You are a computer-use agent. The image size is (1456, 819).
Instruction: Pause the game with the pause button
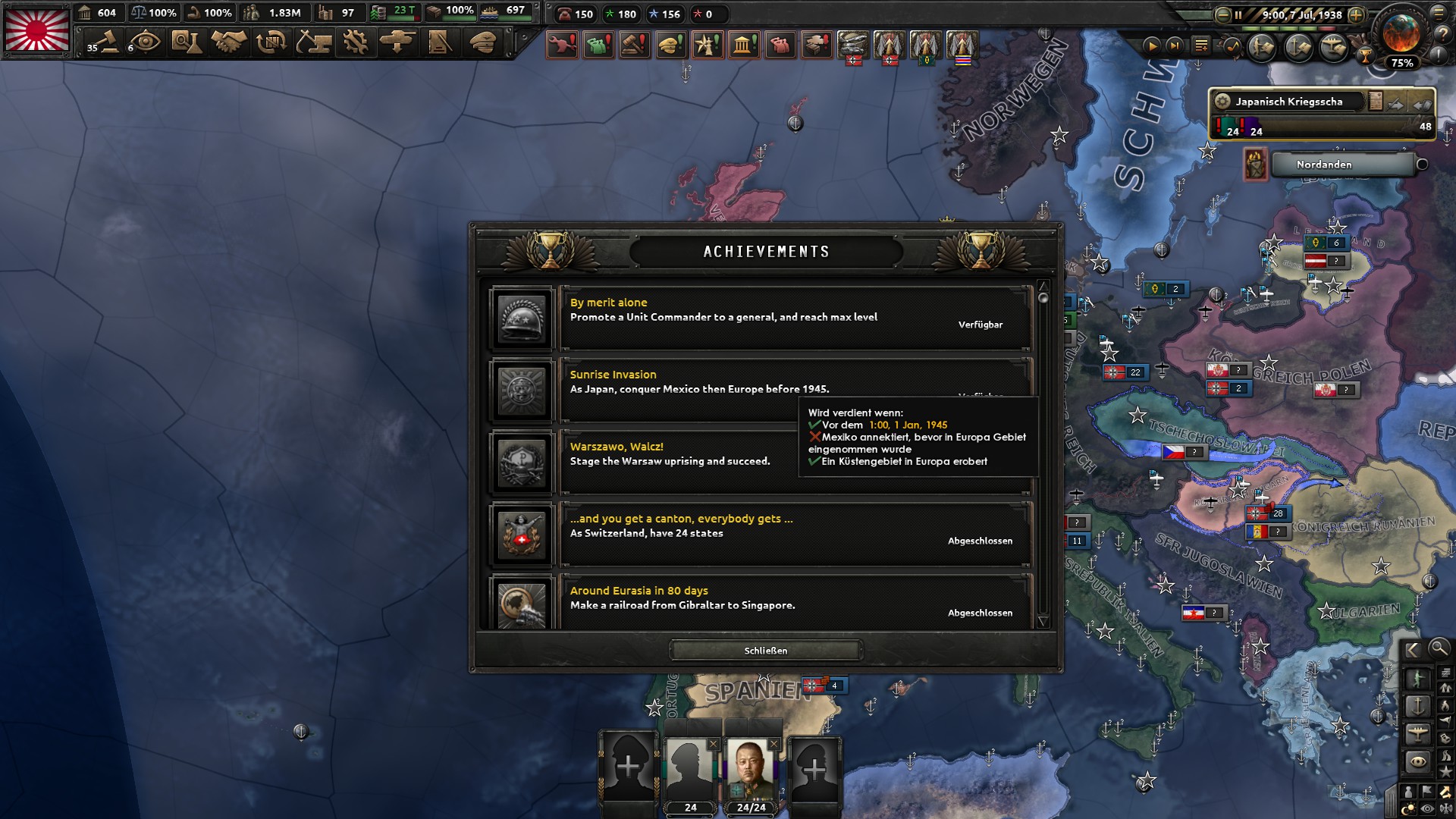(x=1238, y=15)
